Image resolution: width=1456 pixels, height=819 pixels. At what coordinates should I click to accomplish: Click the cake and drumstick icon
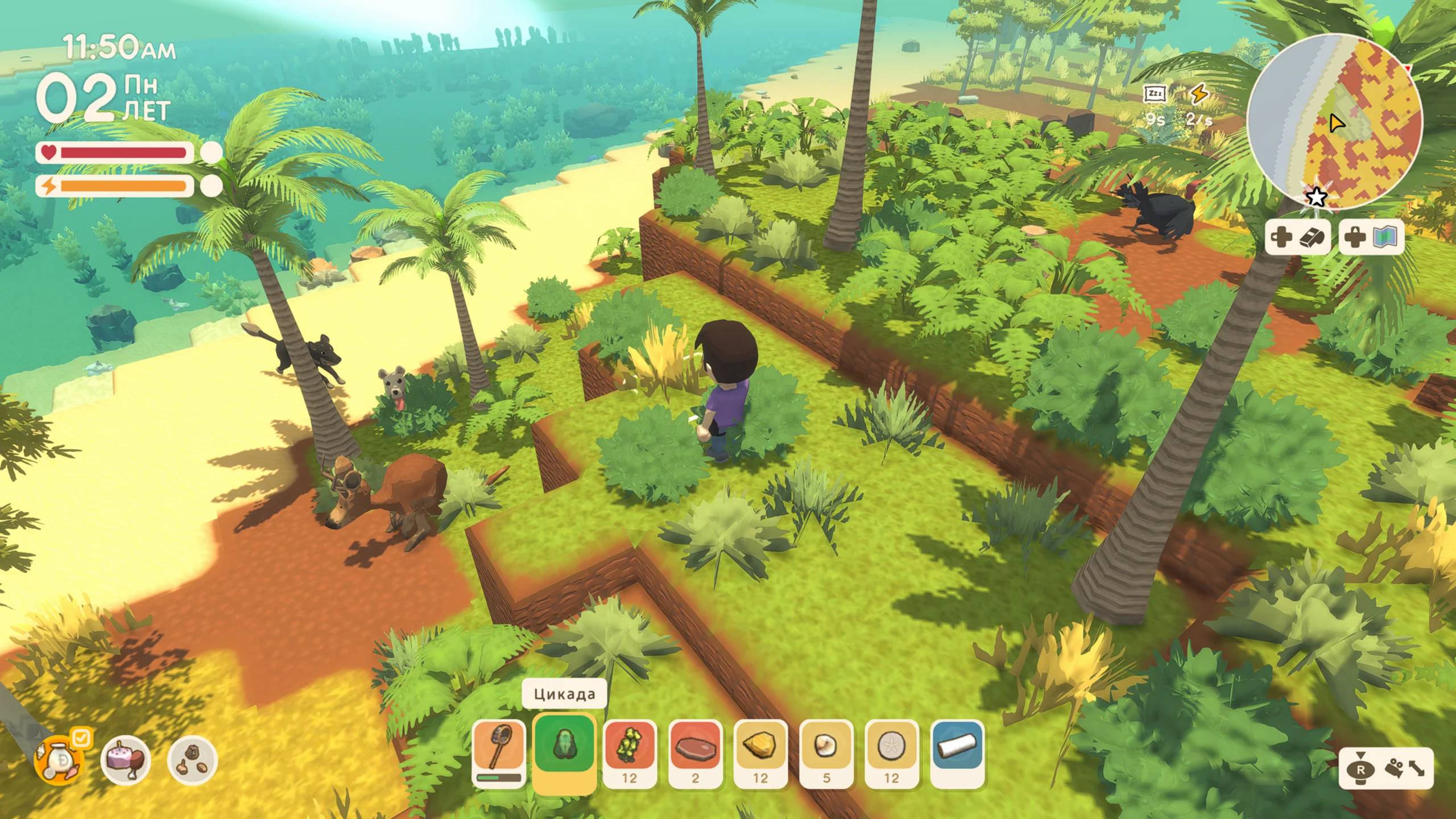125,760
